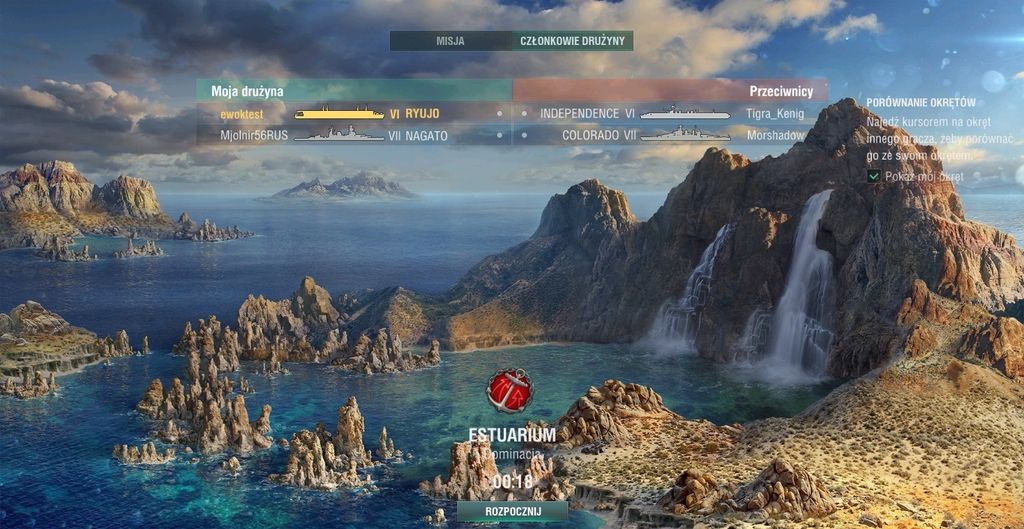Select ewoktest's Ryujo row

(354, 114)
